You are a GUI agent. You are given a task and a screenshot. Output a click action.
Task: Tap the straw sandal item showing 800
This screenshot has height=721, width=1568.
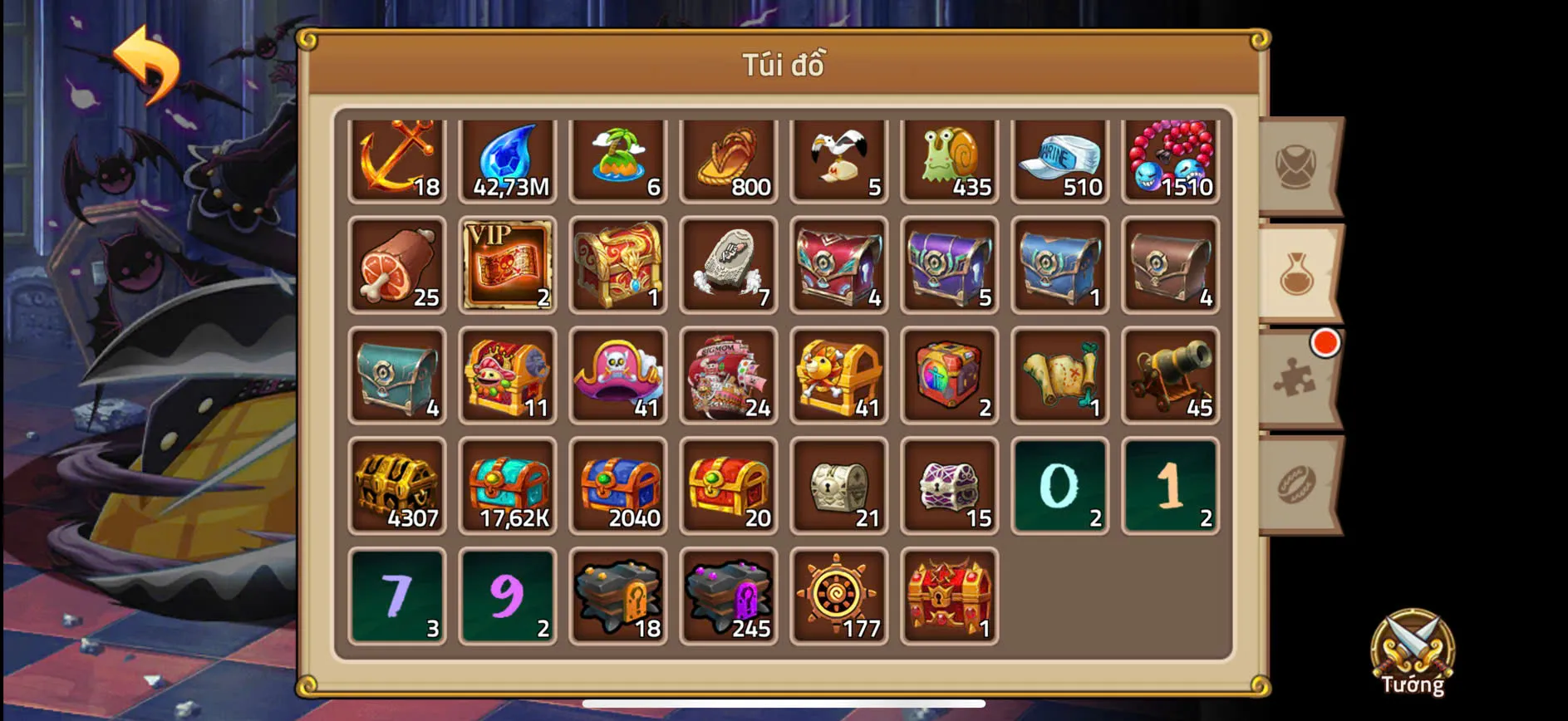(x=729, y=159)
